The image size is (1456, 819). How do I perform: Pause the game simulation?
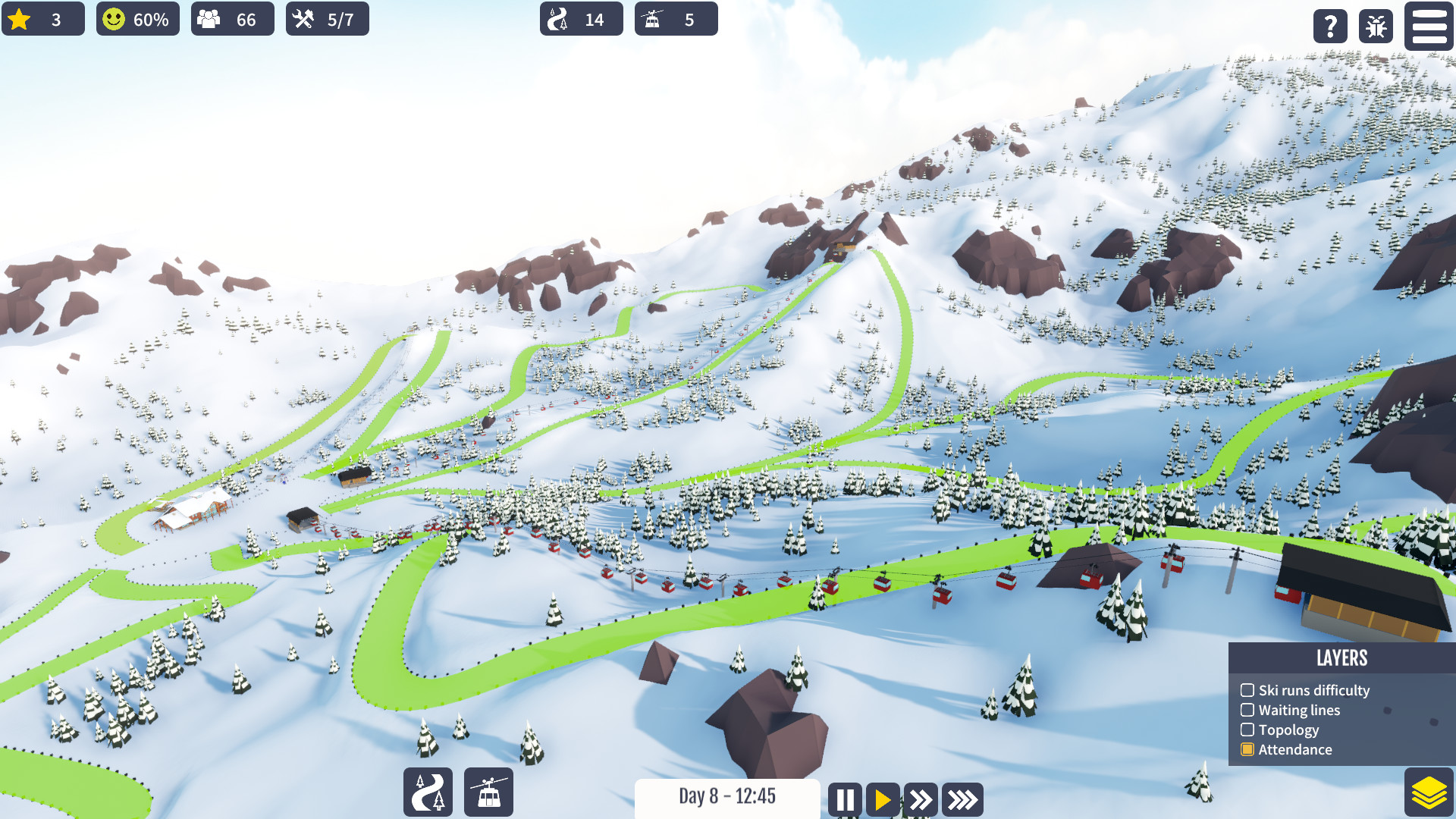[845, 799]
